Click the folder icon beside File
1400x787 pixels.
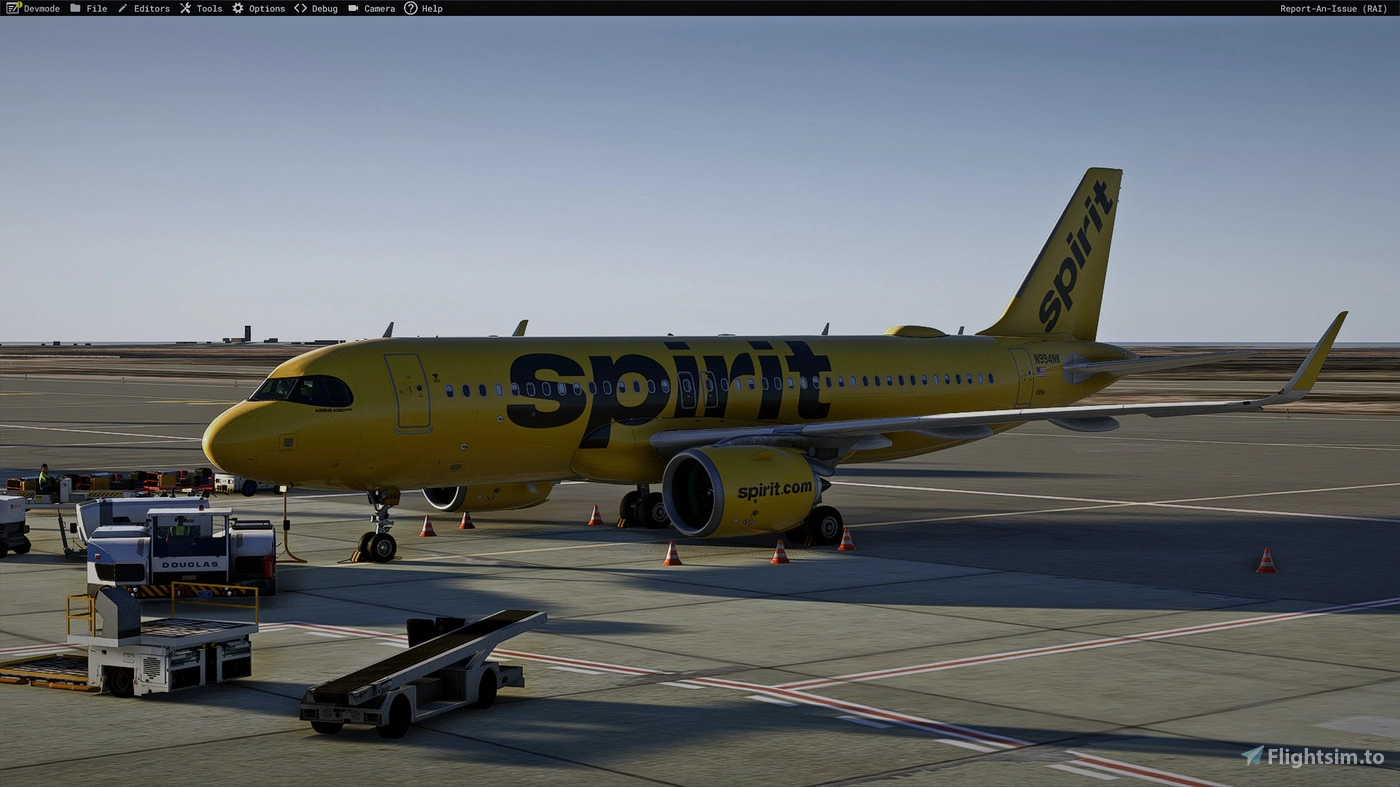coord(75,8)
